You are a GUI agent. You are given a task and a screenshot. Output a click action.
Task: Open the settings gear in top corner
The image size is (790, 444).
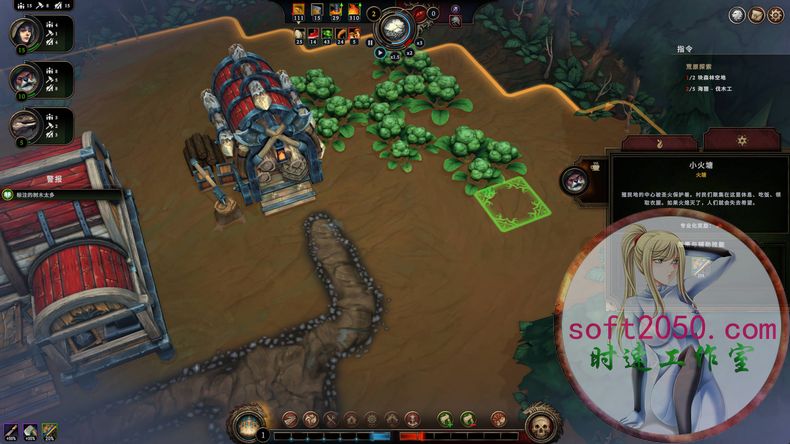pos(774,15)
